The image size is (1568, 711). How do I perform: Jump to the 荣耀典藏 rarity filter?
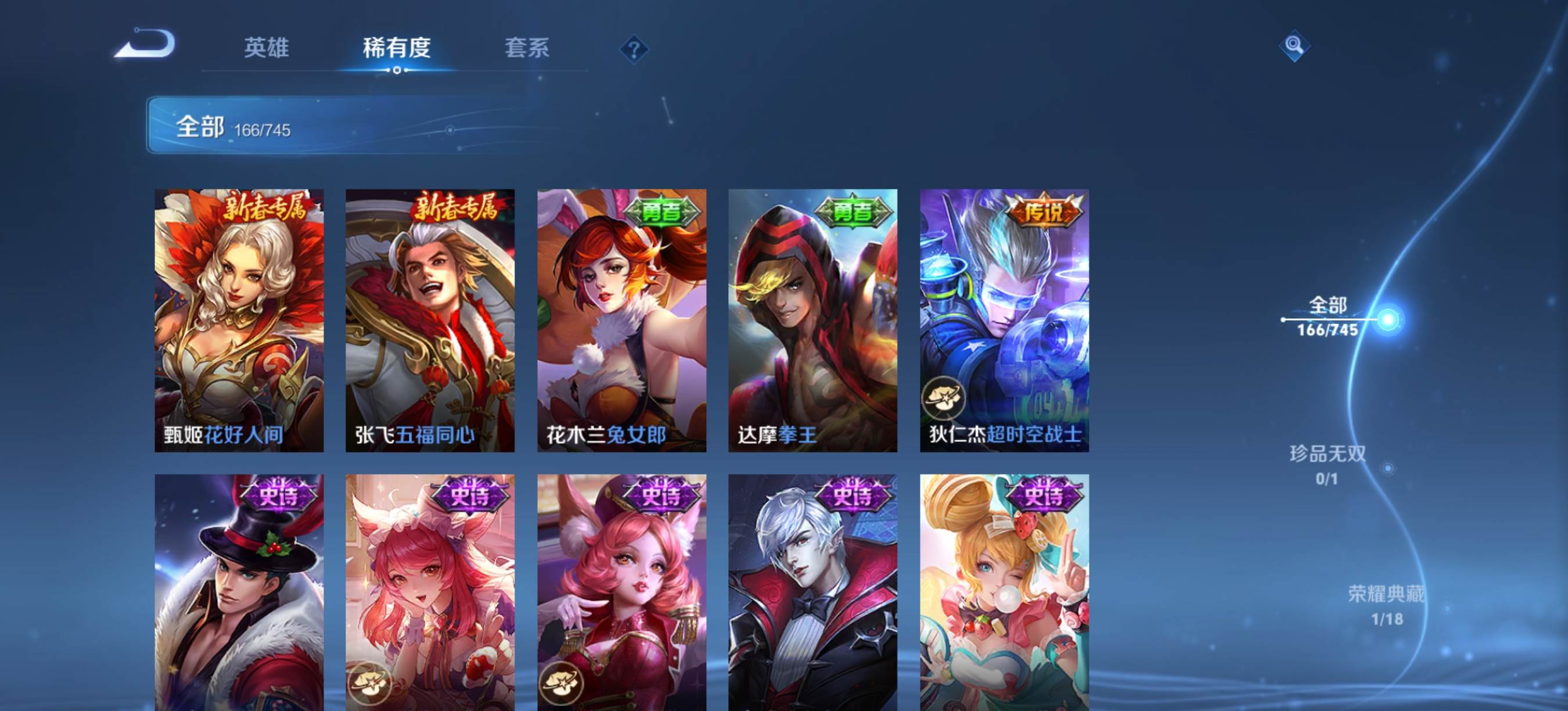[1387, 605]
